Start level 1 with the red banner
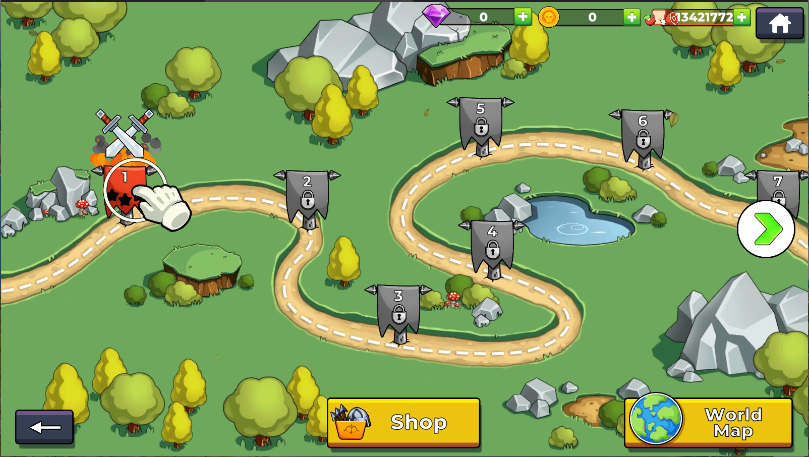809x457 pixels. [x=126, y=190]
